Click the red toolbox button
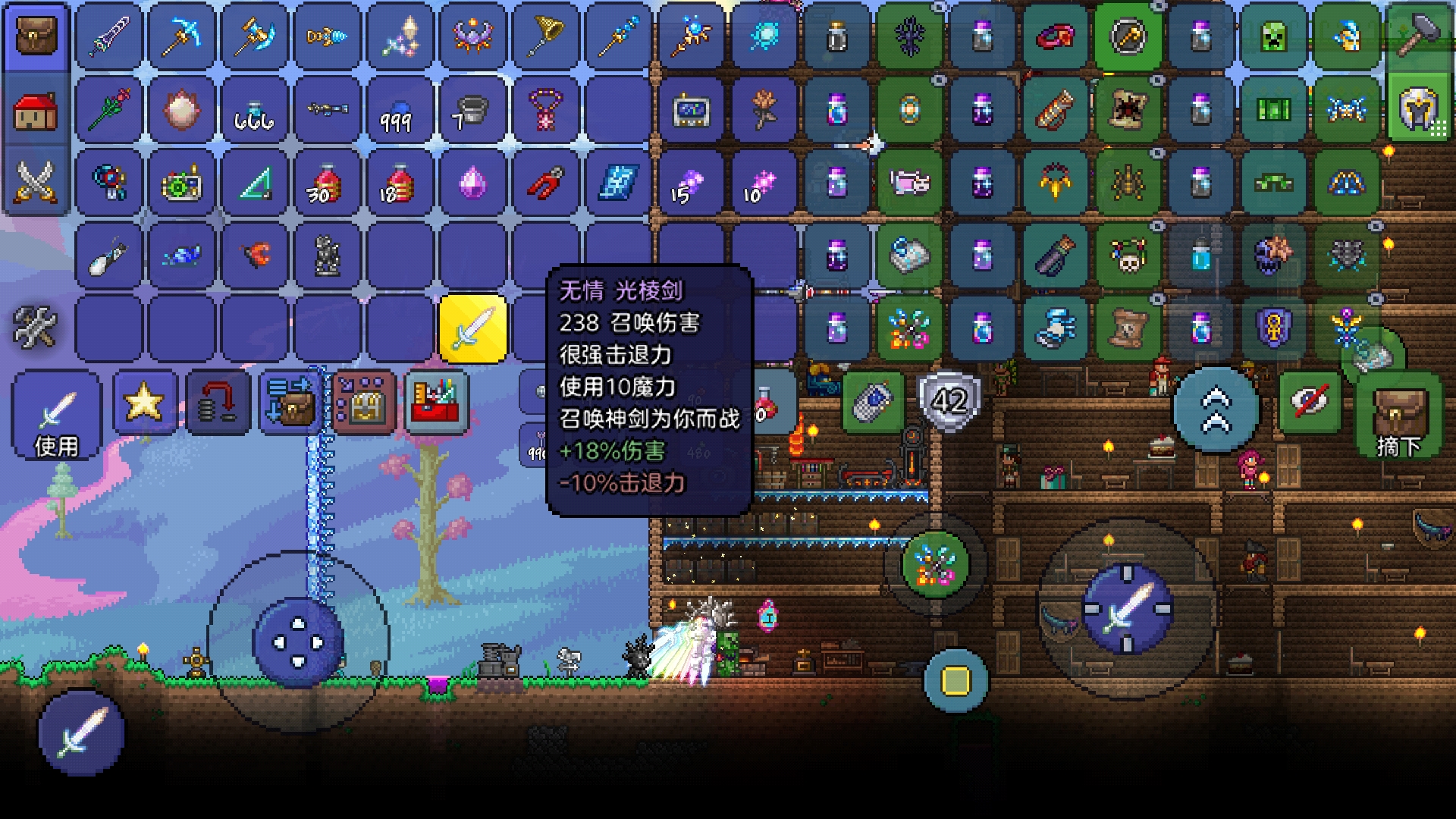This screenshot has height=819, width=1456. pyautogui.click(x=437, y=403)
